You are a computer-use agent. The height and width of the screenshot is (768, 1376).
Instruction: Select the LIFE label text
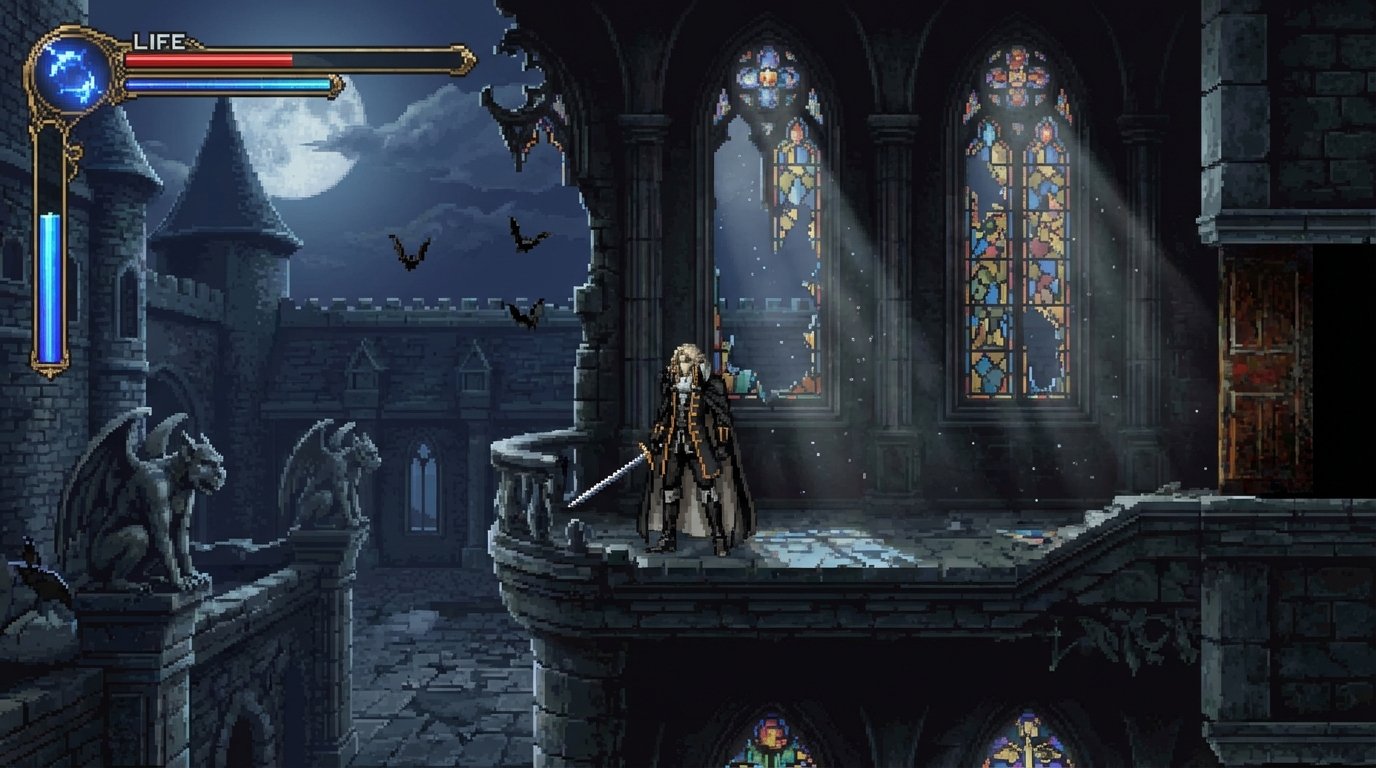(x=160, y=40)
